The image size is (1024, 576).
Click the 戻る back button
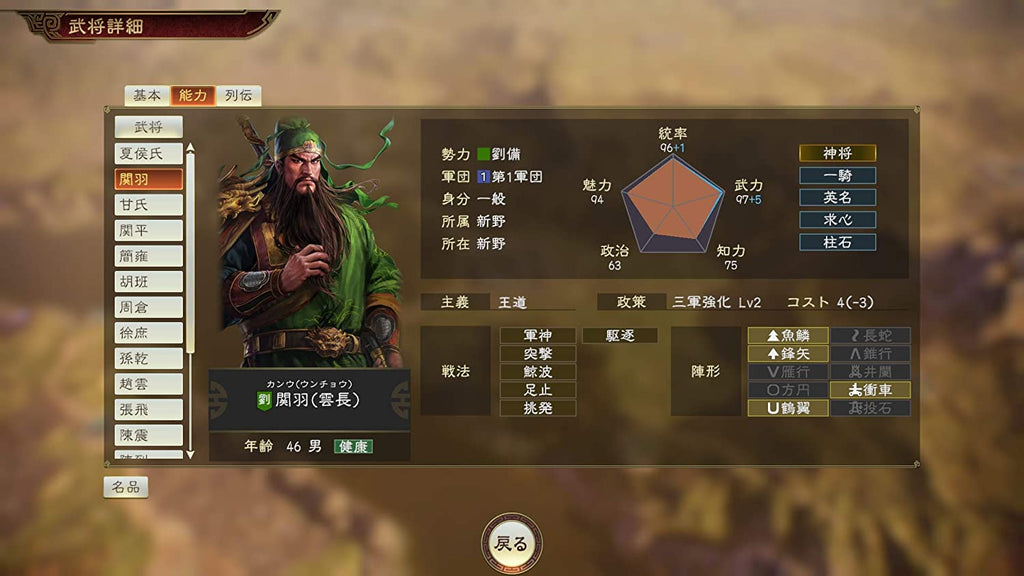click(x=511, y=544)
